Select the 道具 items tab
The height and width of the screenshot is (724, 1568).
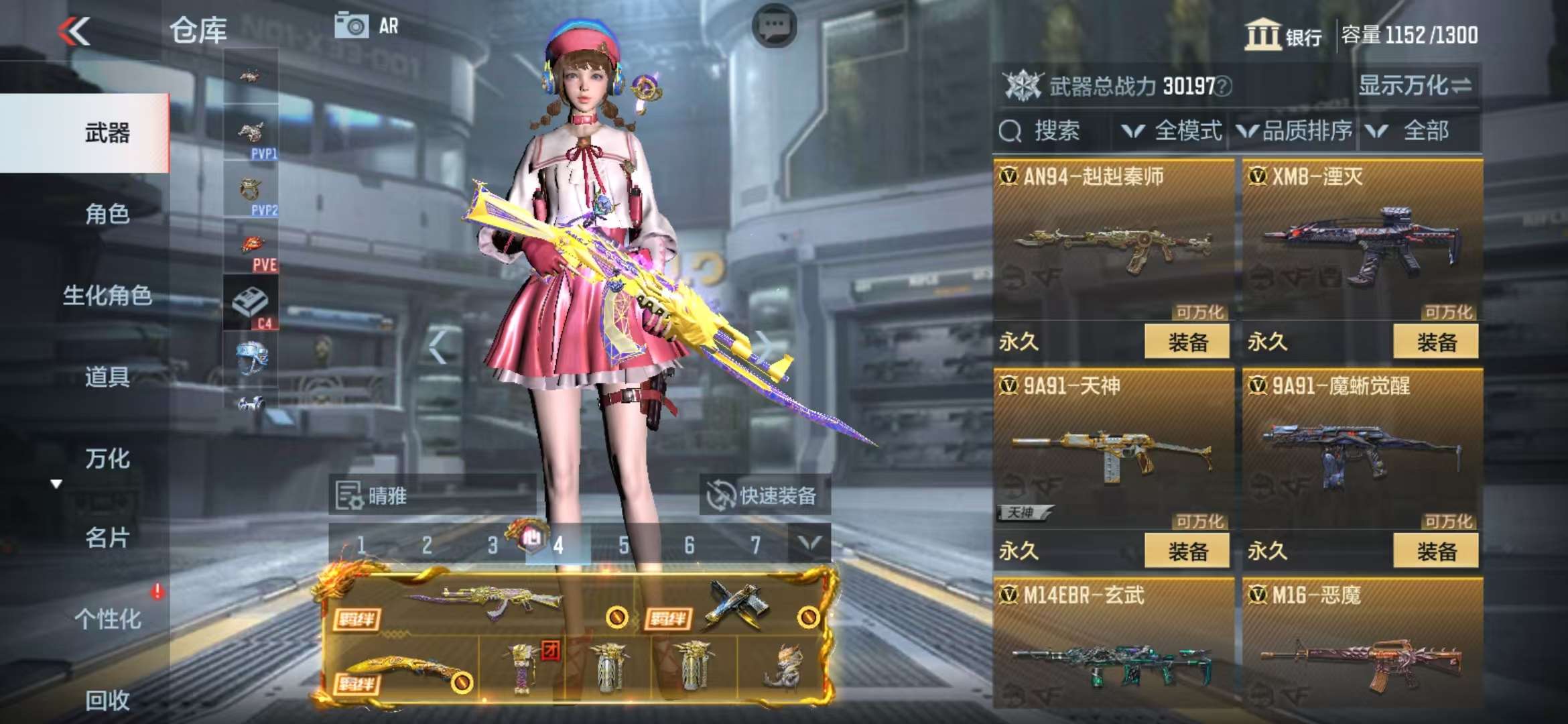click(x=107, y=377)
